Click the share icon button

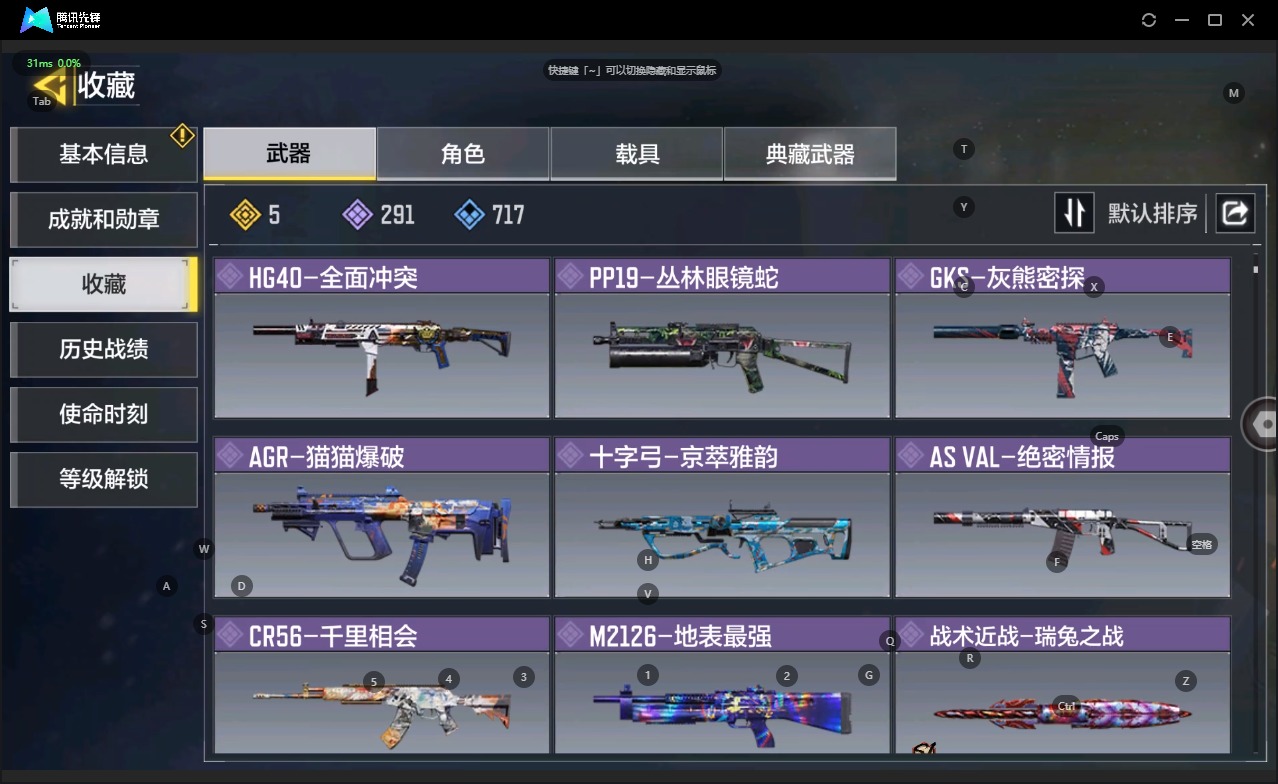click(x=1235, y=213)
